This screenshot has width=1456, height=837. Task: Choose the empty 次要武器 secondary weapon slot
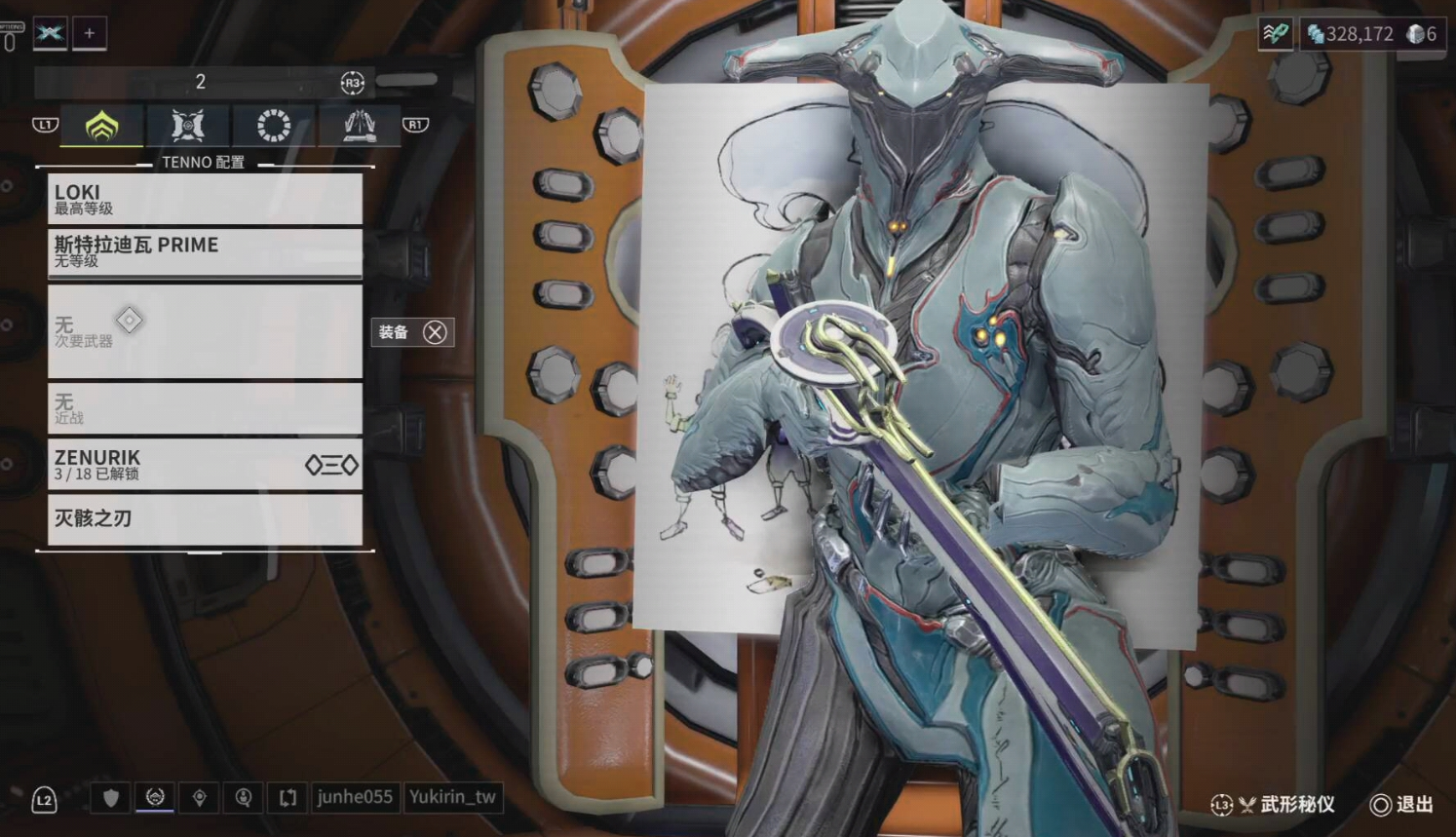205,331
